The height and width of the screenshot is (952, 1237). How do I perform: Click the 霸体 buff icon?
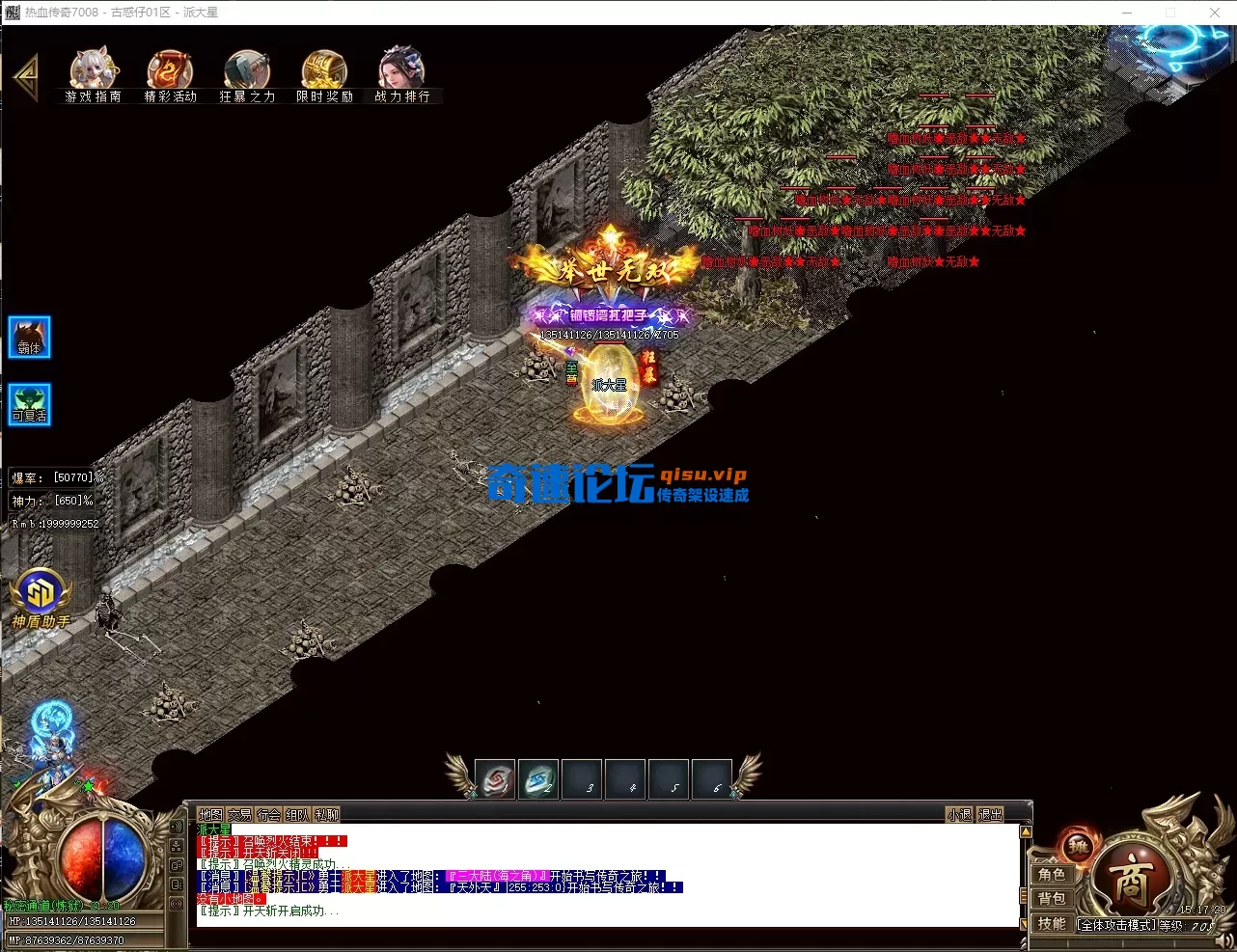coord(30,338)
